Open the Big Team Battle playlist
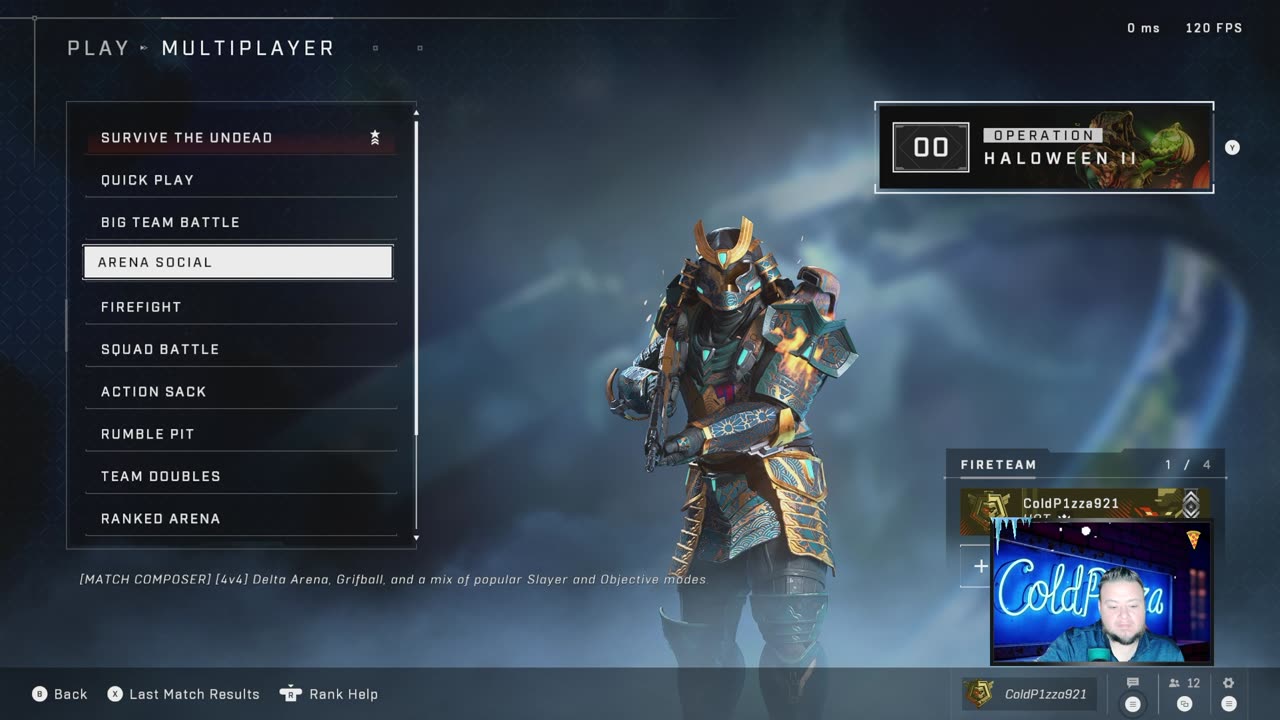 pyautogui.click(x=239, y=222)
